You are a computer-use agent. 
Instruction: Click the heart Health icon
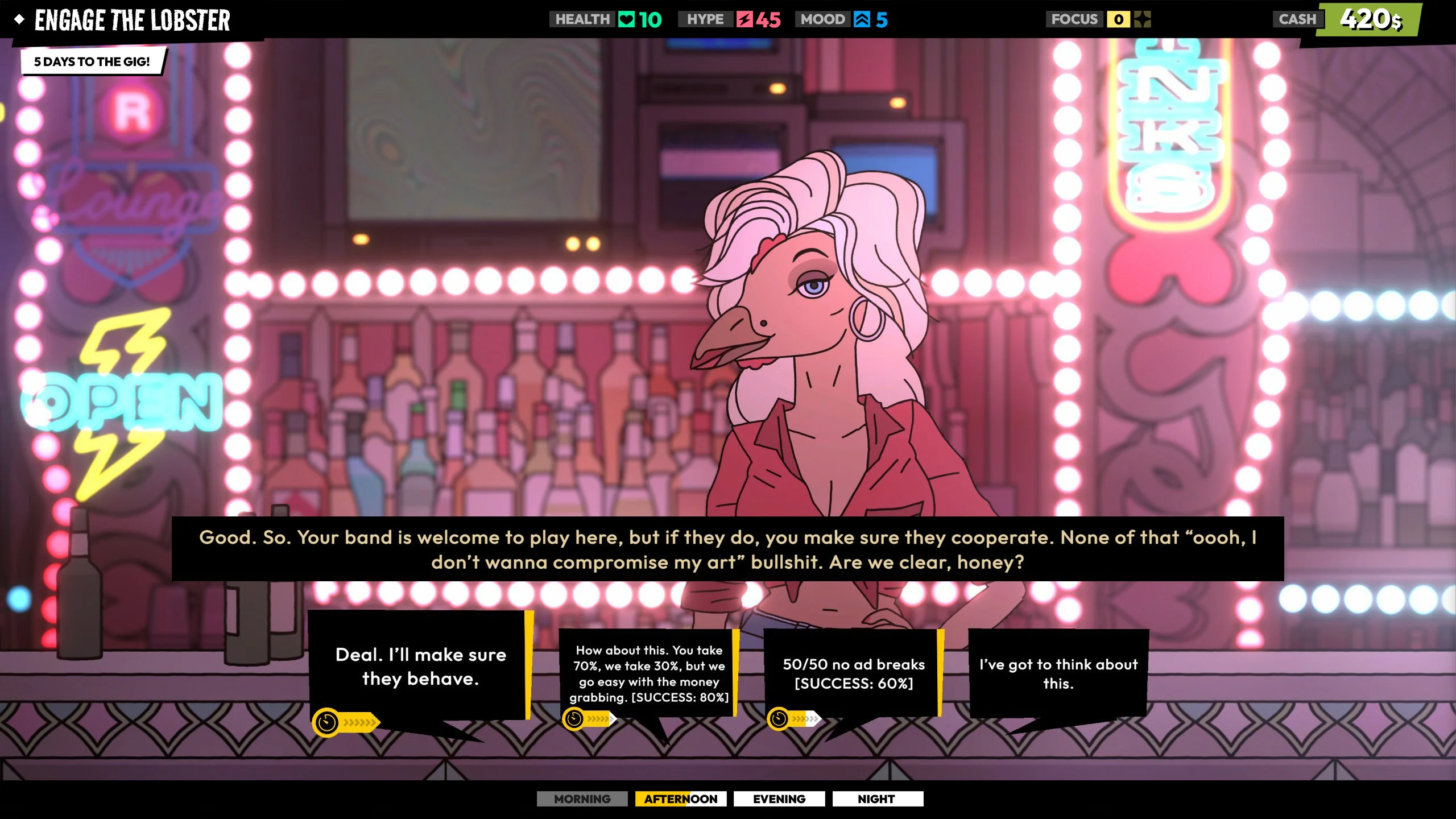627,19
